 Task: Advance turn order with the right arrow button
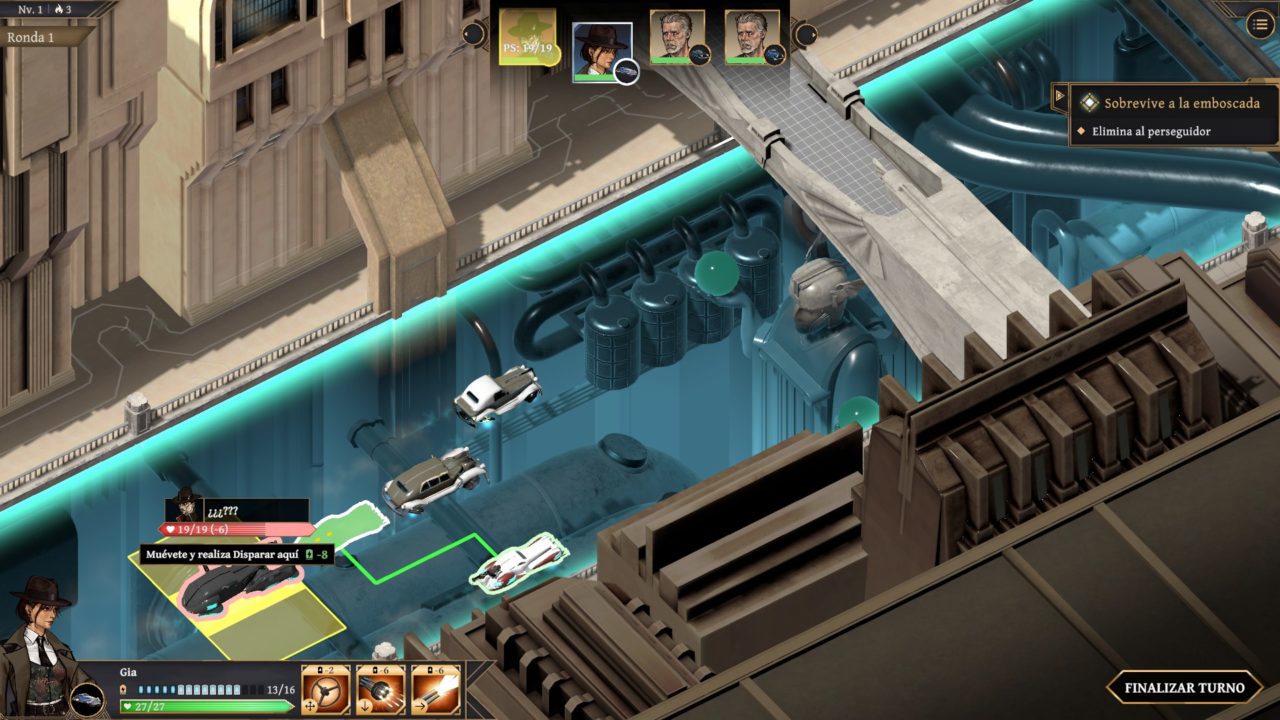pyautogui.click(x=805, y=35)
